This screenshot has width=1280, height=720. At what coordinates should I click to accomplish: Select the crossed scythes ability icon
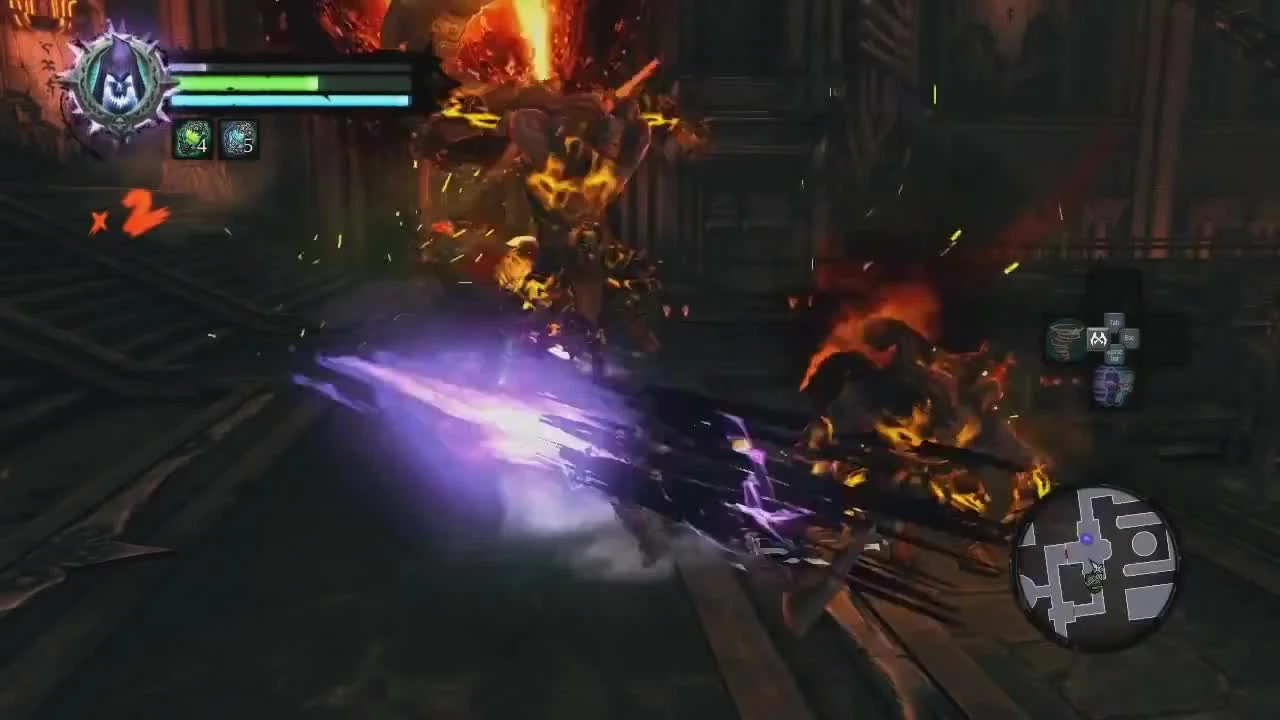[1098, 338]
